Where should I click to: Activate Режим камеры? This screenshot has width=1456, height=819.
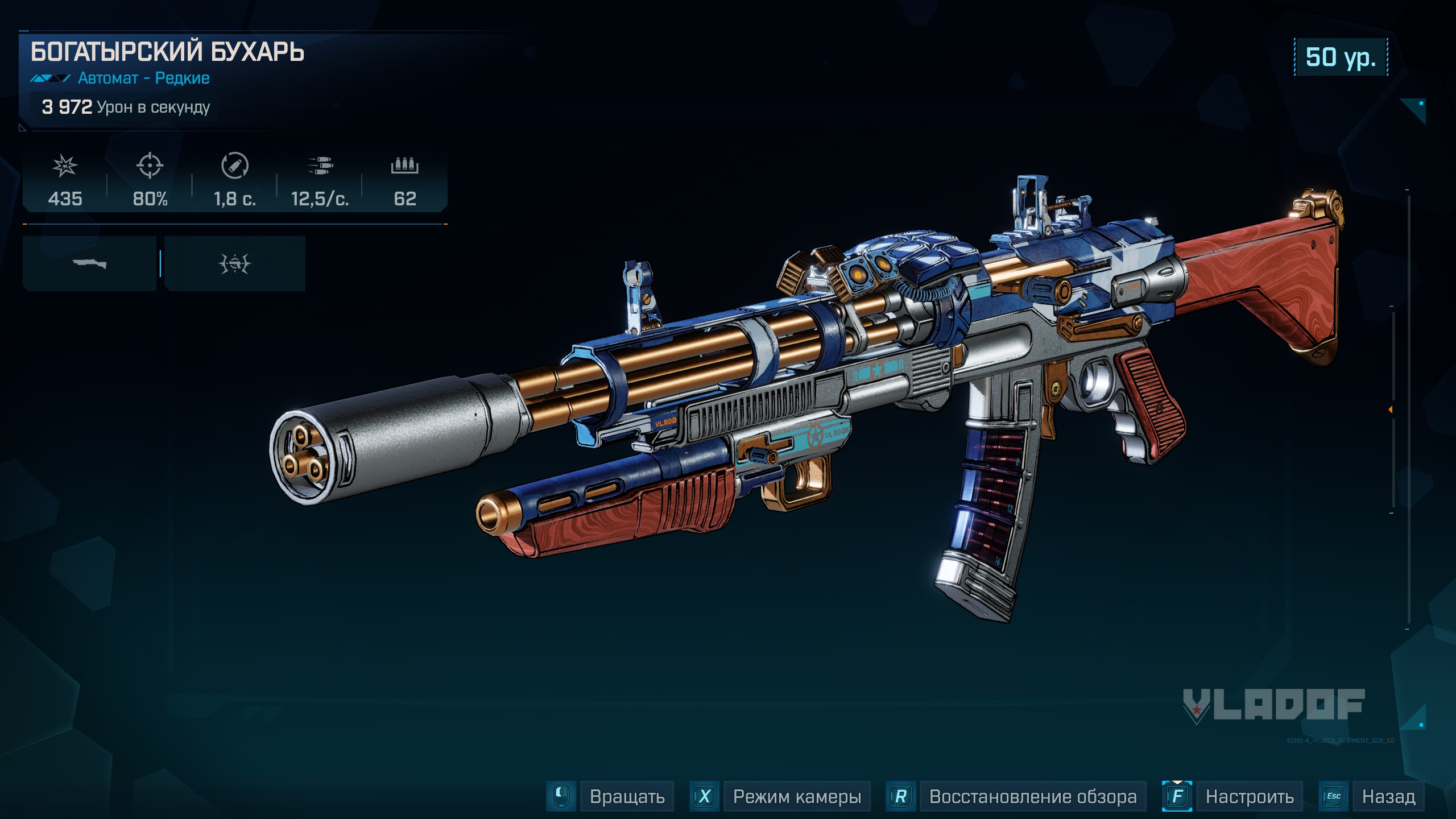pos(796,796)
